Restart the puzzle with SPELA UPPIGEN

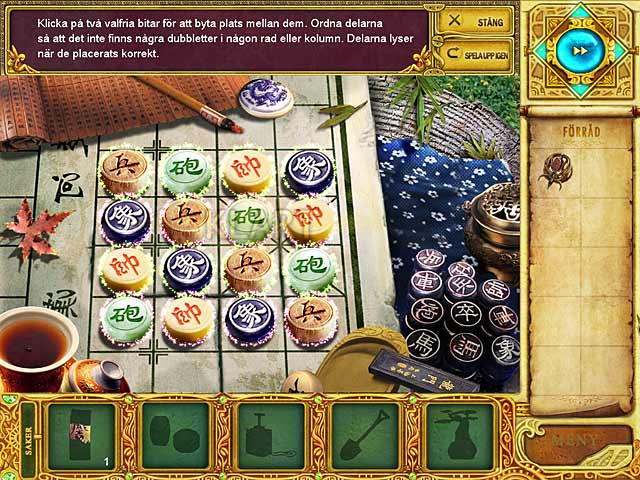click(x=474, y=53)
